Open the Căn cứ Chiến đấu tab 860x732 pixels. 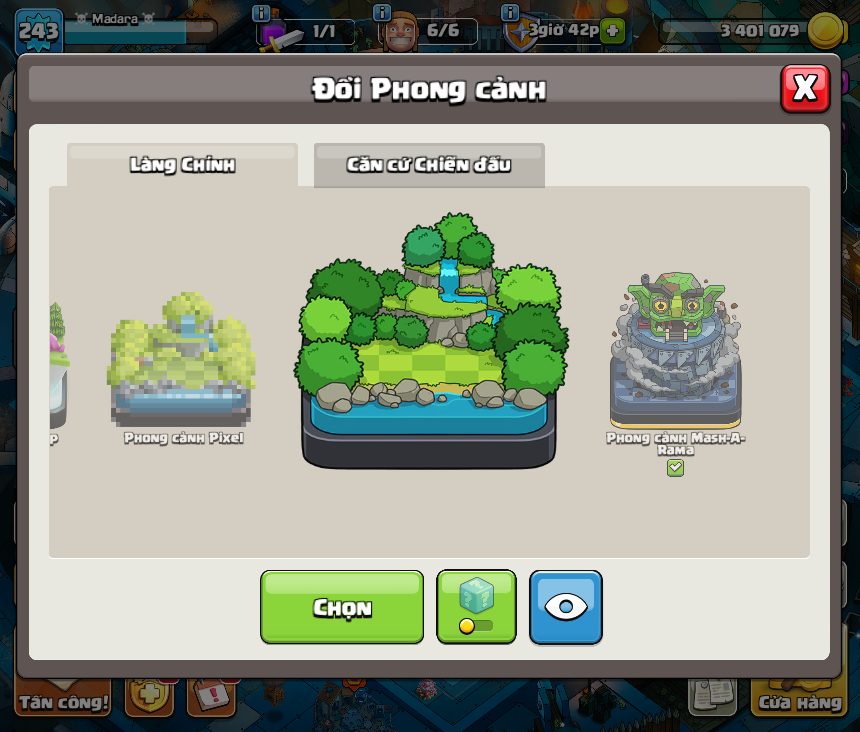pos(429,165)
